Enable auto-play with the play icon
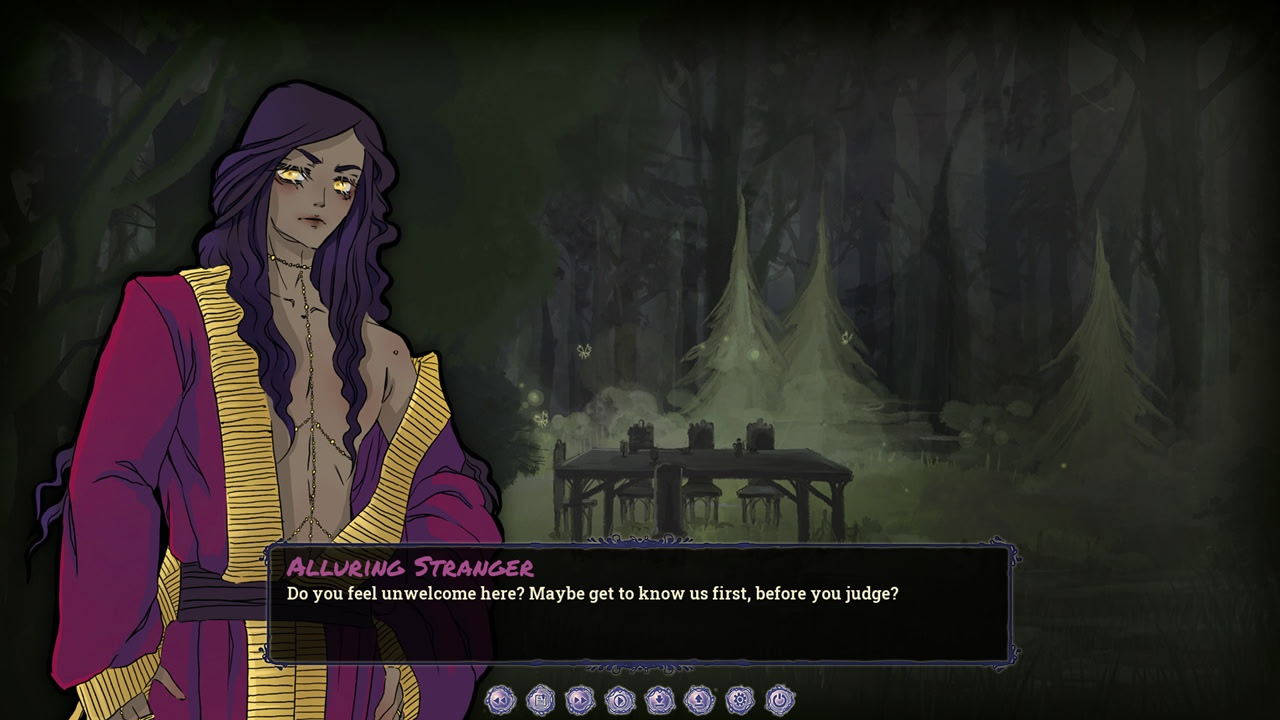The width and height of the screenshot is (1280, 720). [x=620, y=700]
